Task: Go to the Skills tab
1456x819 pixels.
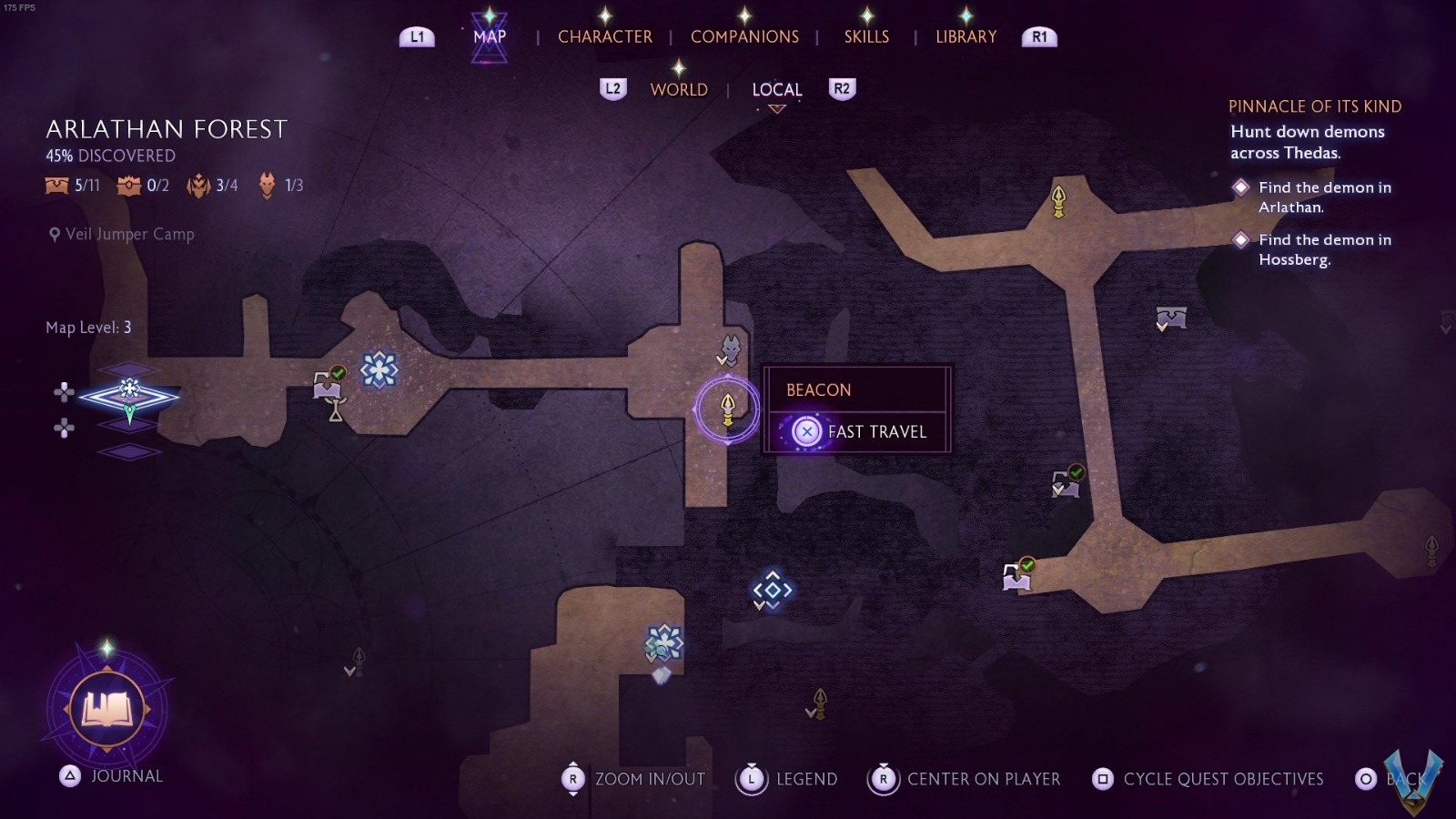Action: pyautogui.click(x=866, y=37)
